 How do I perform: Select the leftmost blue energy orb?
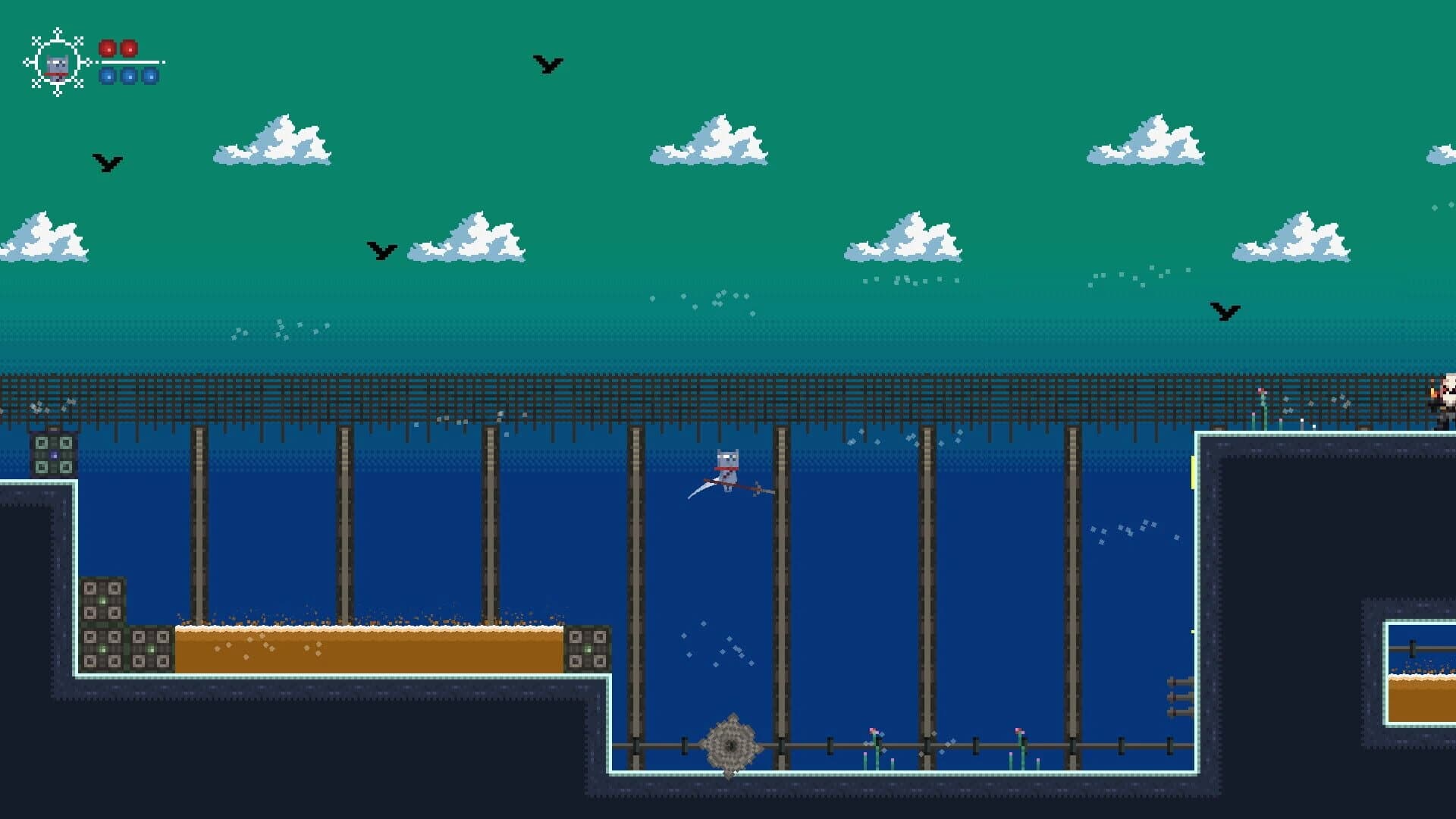[107, 77]
